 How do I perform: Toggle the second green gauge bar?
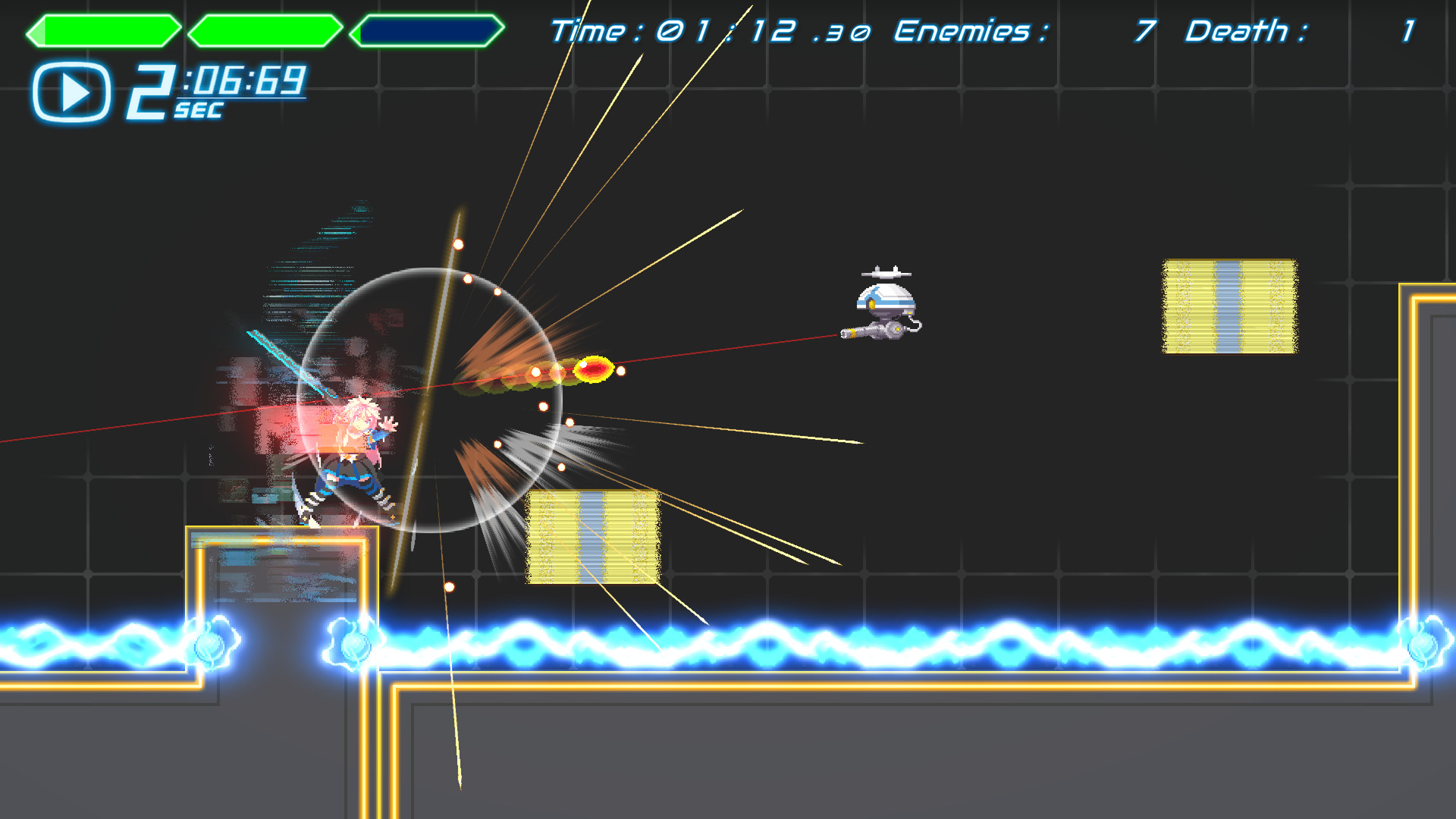(265, 28)
